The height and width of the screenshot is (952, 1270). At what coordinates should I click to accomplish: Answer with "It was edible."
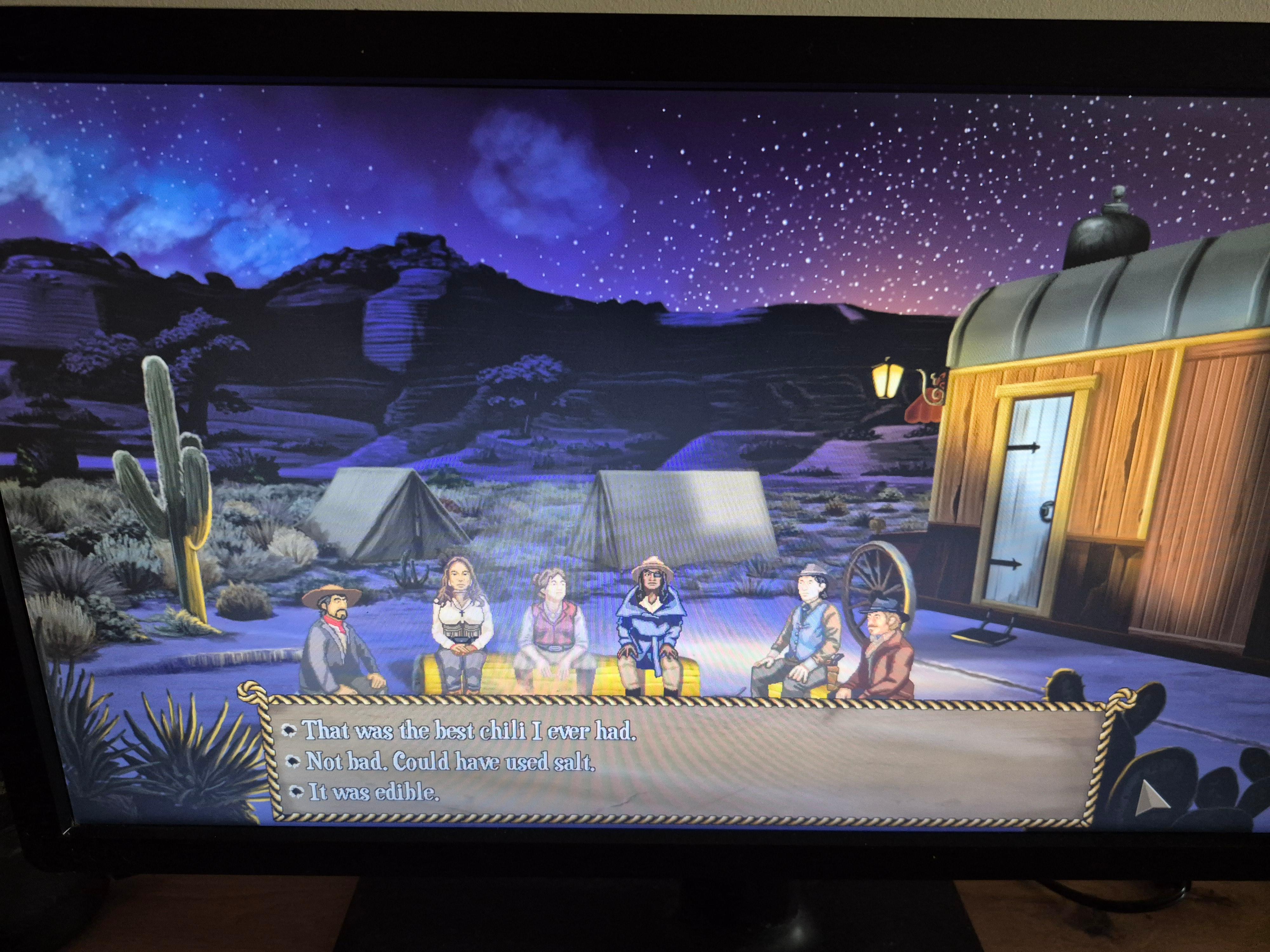pos(373,792)
